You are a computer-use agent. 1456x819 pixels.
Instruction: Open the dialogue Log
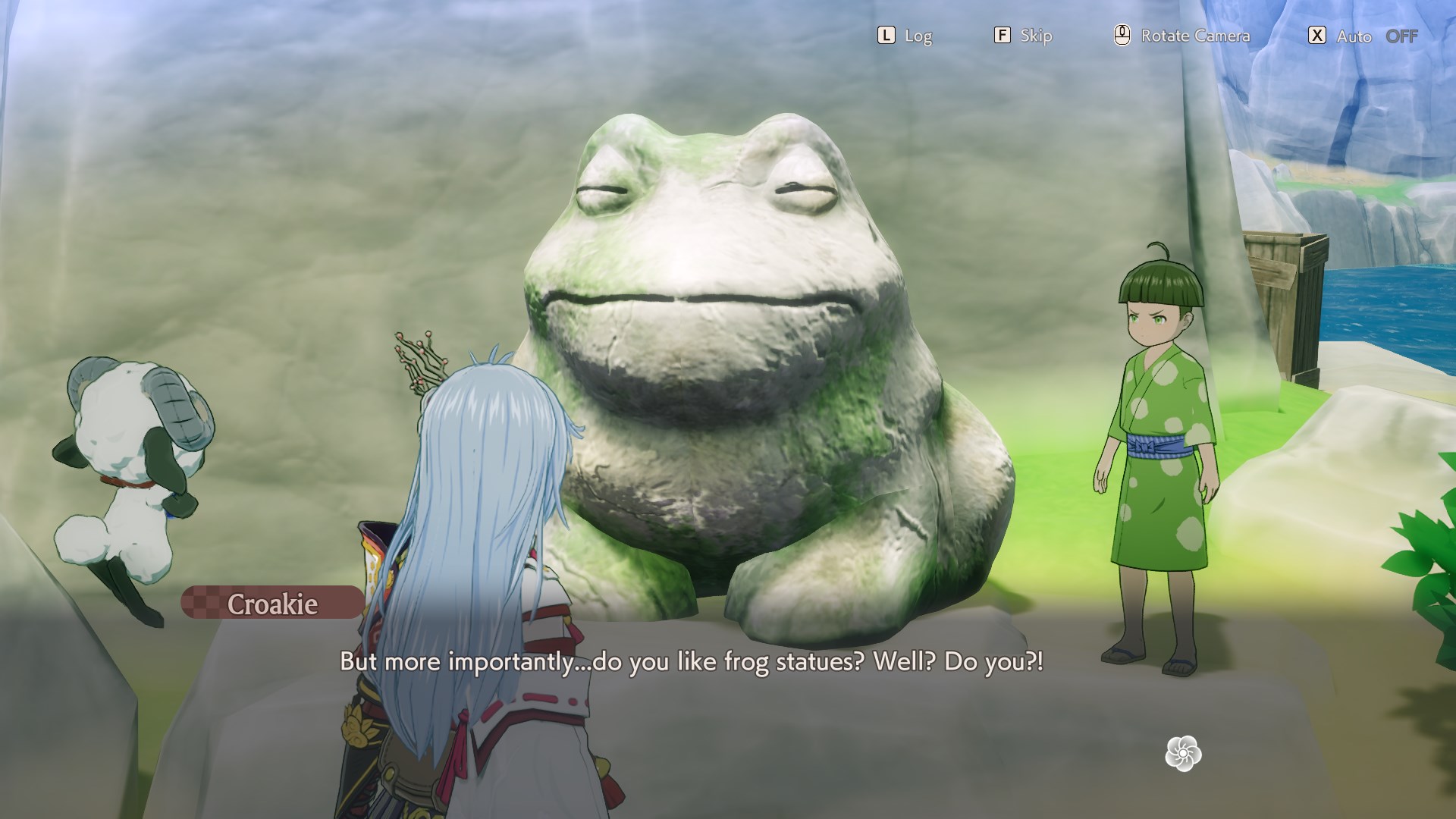(905, 36)
